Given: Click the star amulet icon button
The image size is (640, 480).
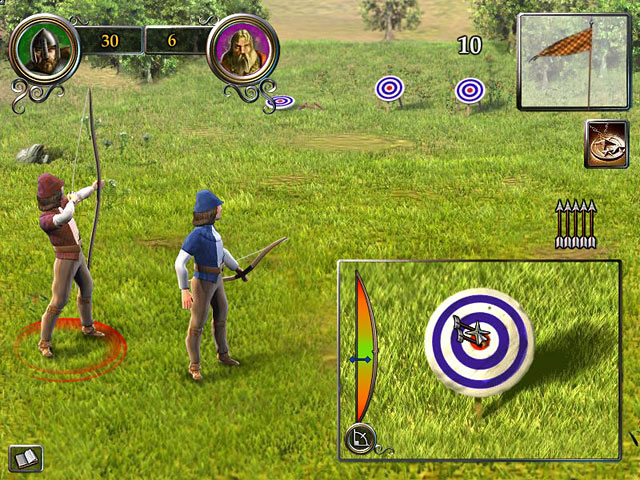Looking at the screenshot, I should click(x=605, y=143).
